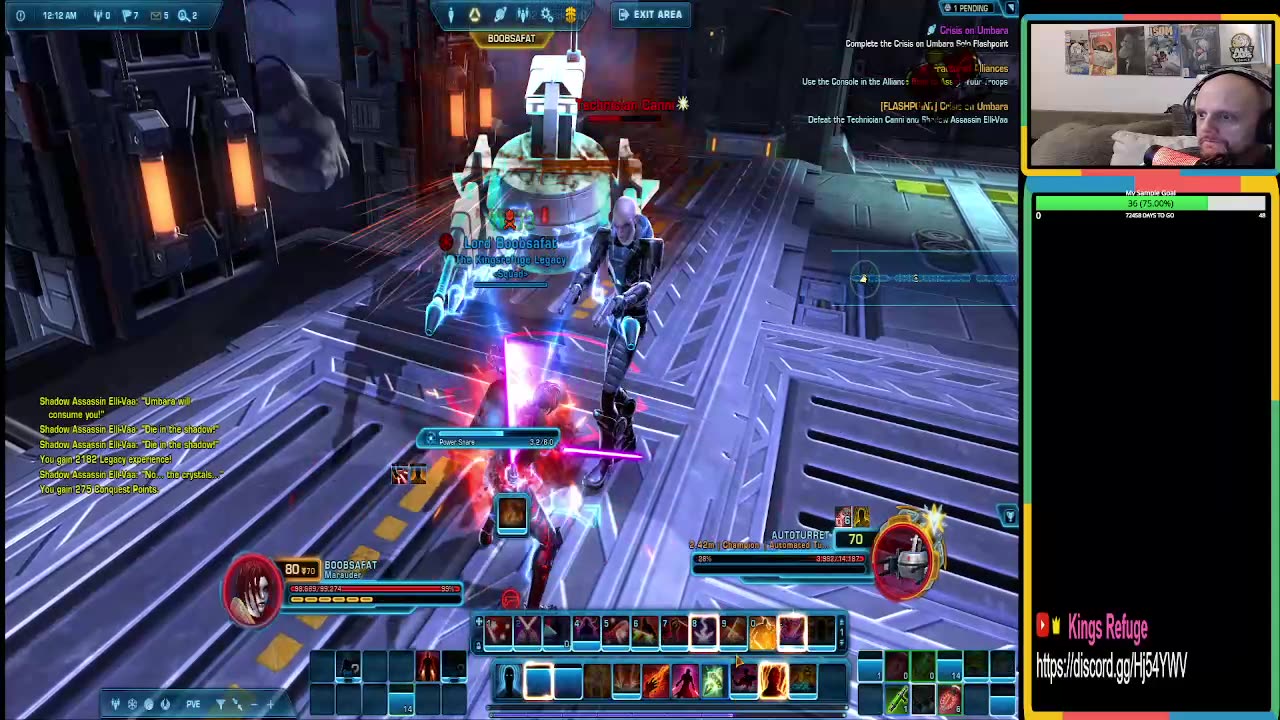Screen dimensions: 1280x720
Task: Use the red medpac item in side bar
Action: coord(949,697)
